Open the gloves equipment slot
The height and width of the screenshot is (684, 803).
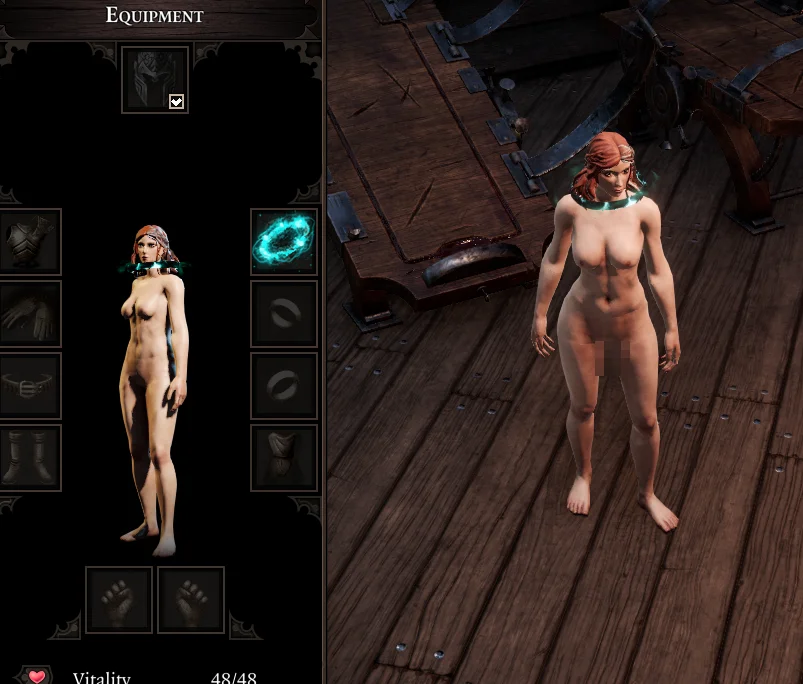click(29, 313)
